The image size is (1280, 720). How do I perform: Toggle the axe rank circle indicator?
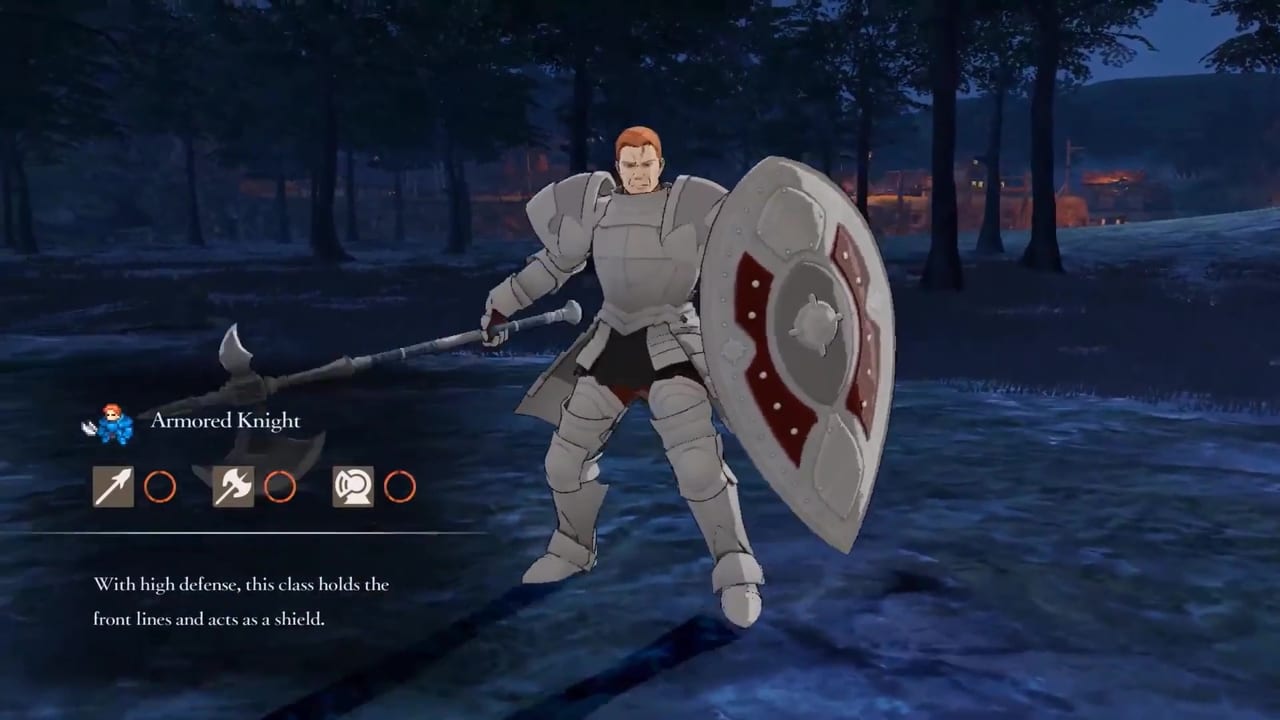(281, 487)
